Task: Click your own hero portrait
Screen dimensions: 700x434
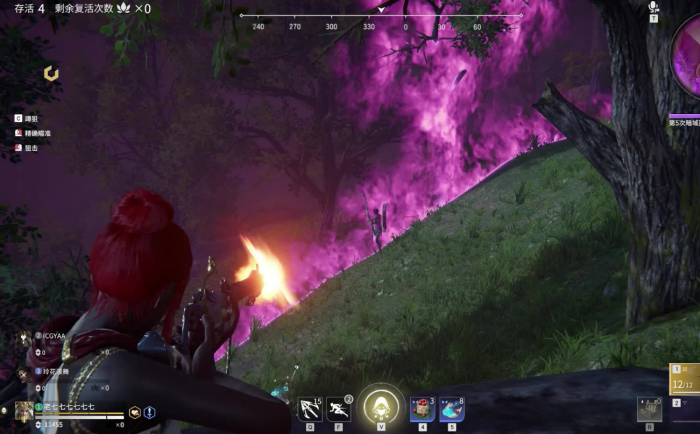Action: pos(24,412)
